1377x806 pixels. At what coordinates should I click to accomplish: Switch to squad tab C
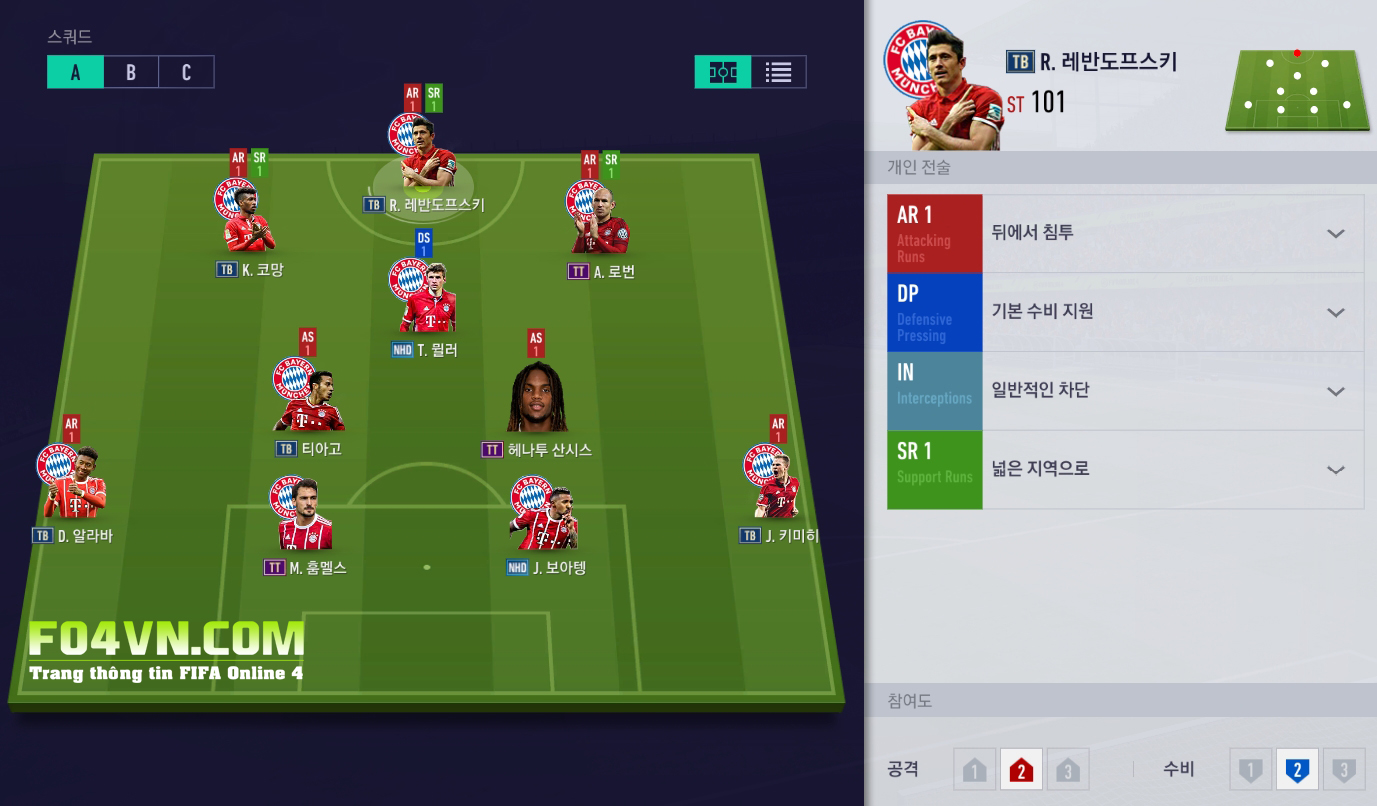[186, 72]
